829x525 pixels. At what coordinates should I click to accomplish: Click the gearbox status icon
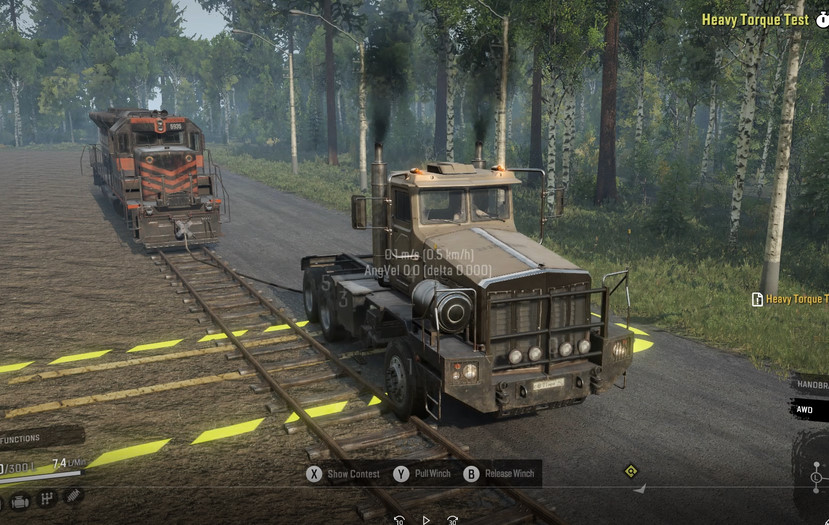pyautogui.click(x=46, y=498)
